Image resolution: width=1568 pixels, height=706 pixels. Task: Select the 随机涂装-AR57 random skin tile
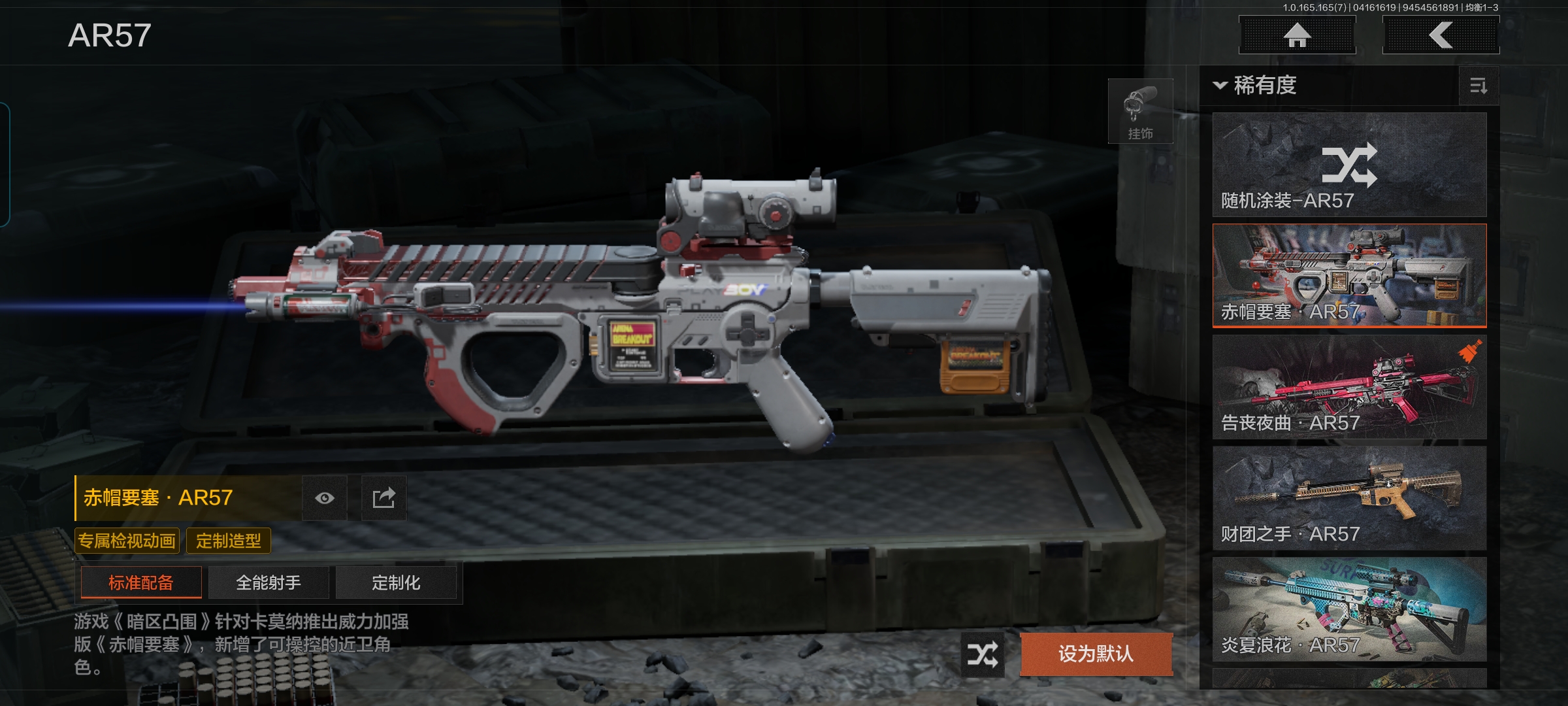click(x=1349, y=165)
